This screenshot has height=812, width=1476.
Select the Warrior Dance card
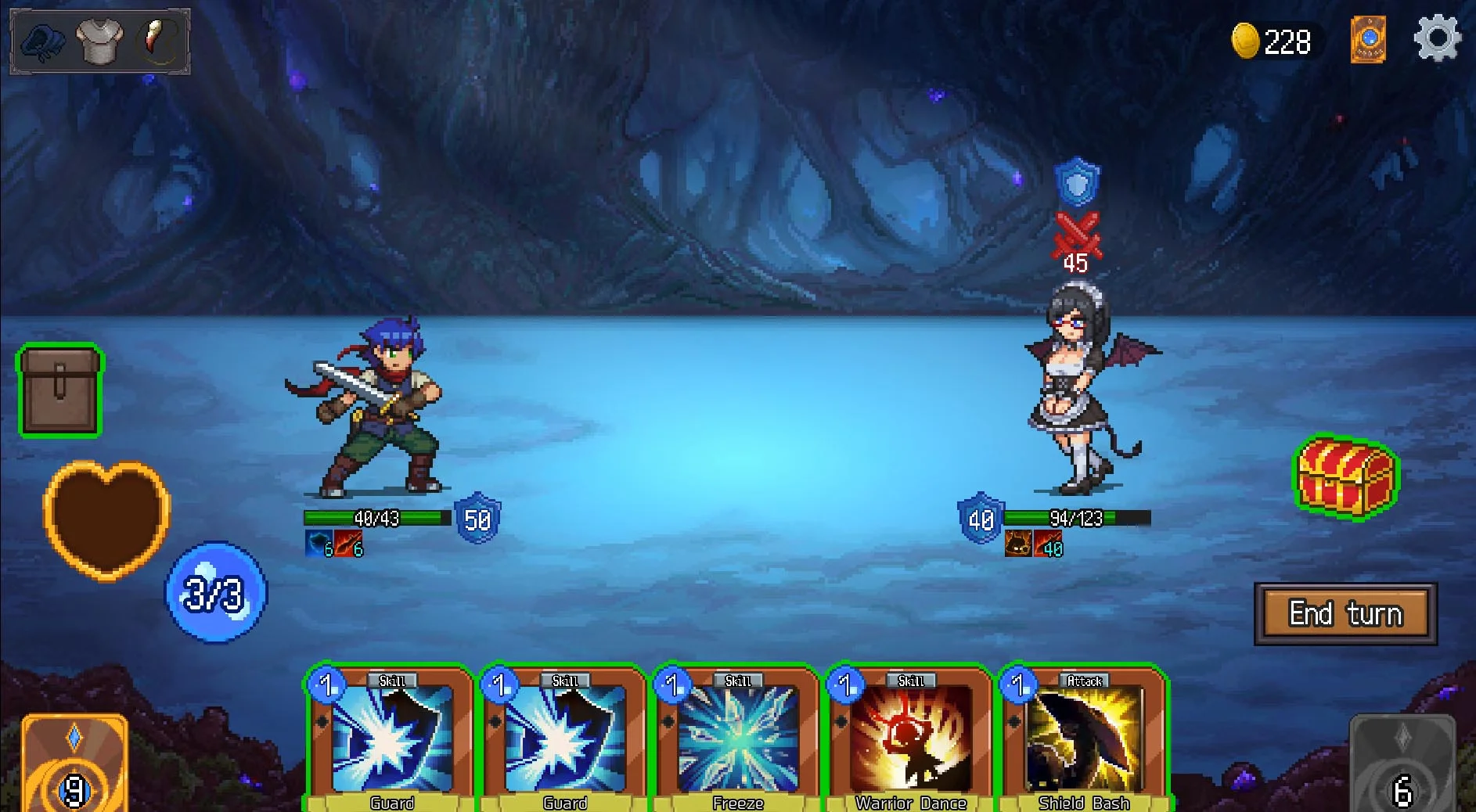(910, 739)
